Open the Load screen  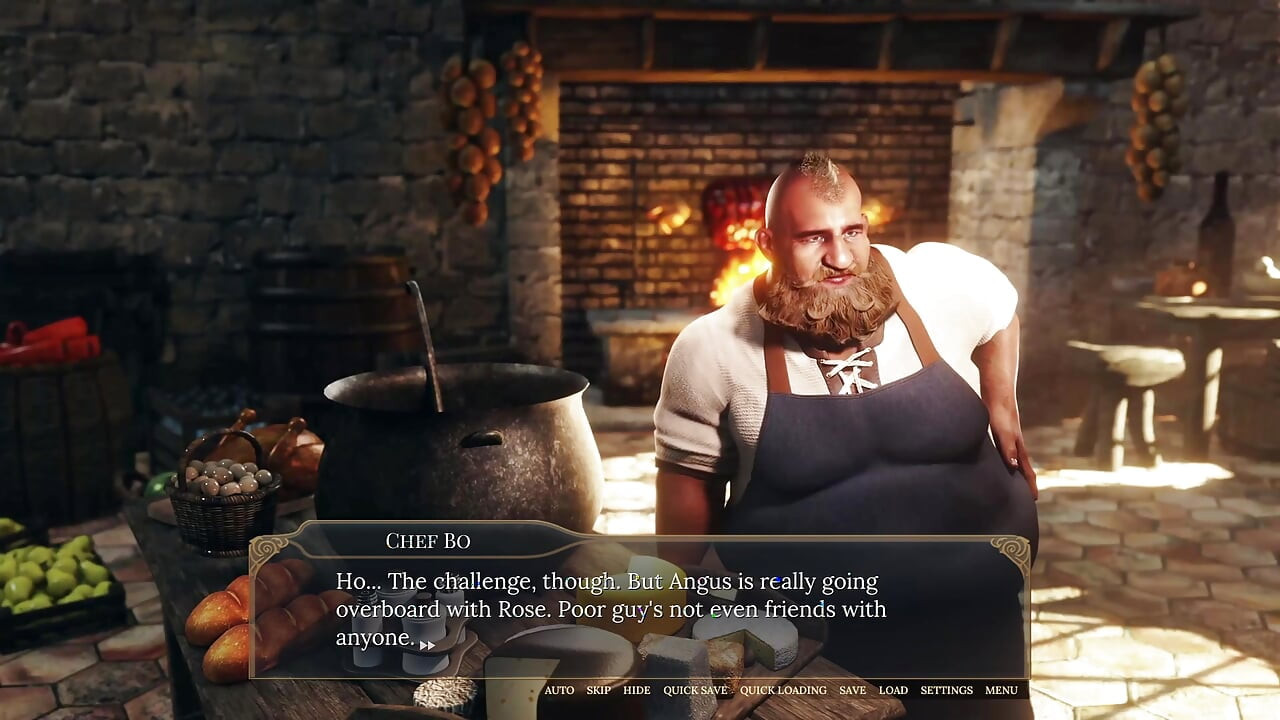(x=893, y=690)
